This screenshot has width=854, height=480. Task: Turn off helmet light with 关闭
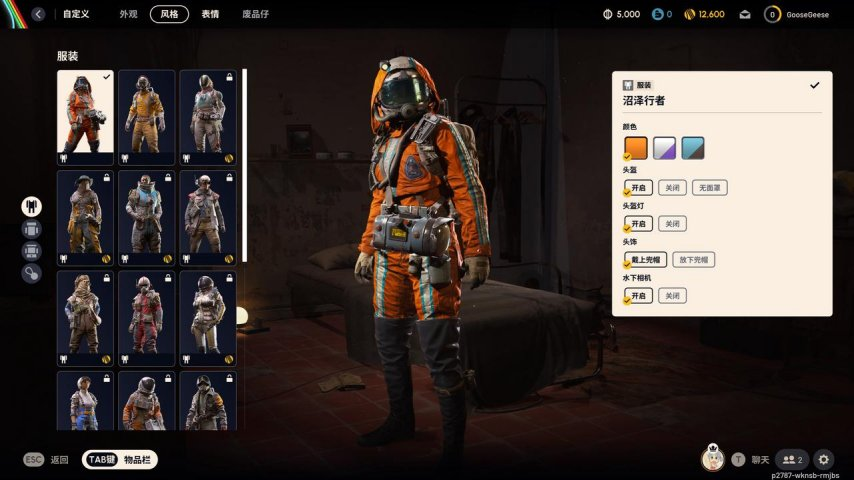pyautogui.click(x=672, y=223)
